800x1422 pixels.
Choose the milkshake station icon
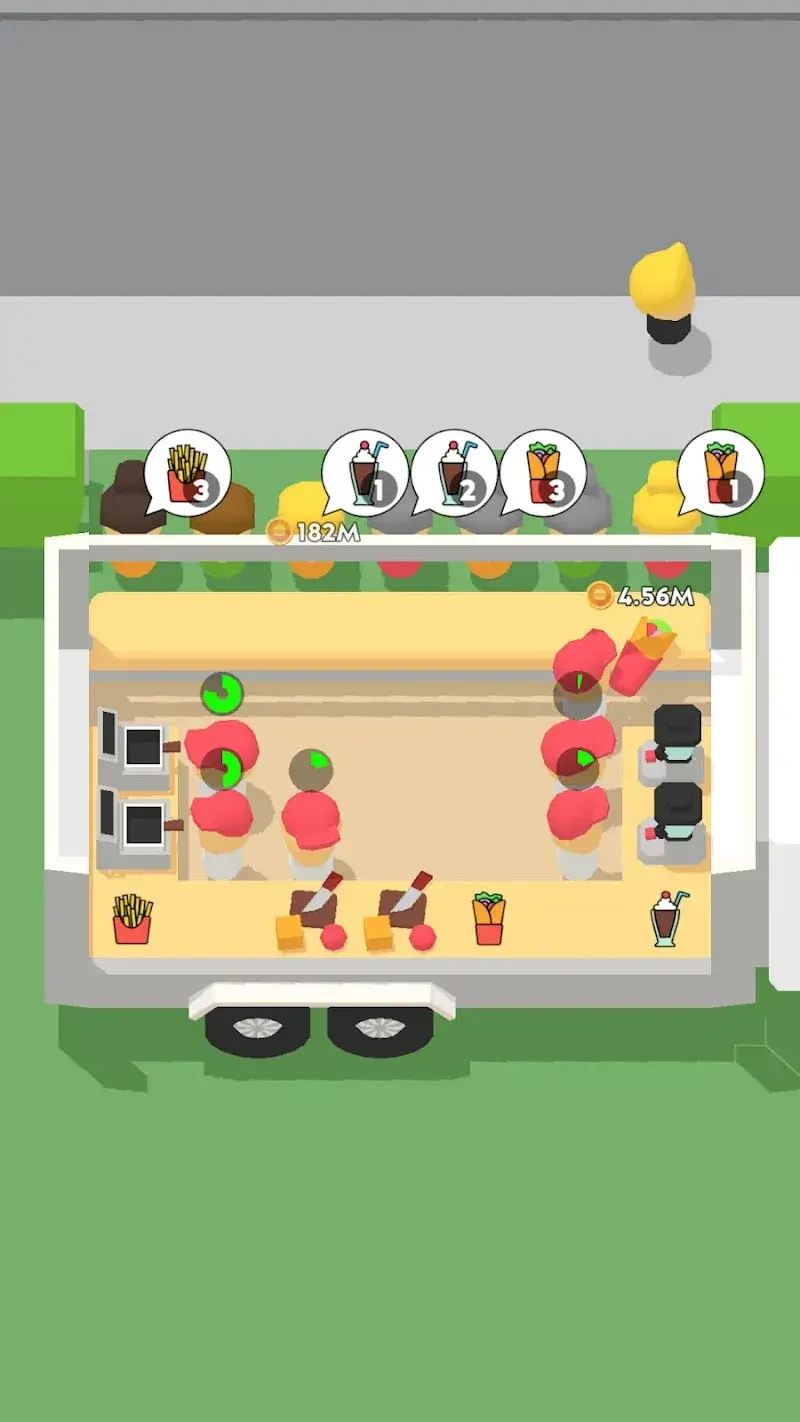[667, 918]
